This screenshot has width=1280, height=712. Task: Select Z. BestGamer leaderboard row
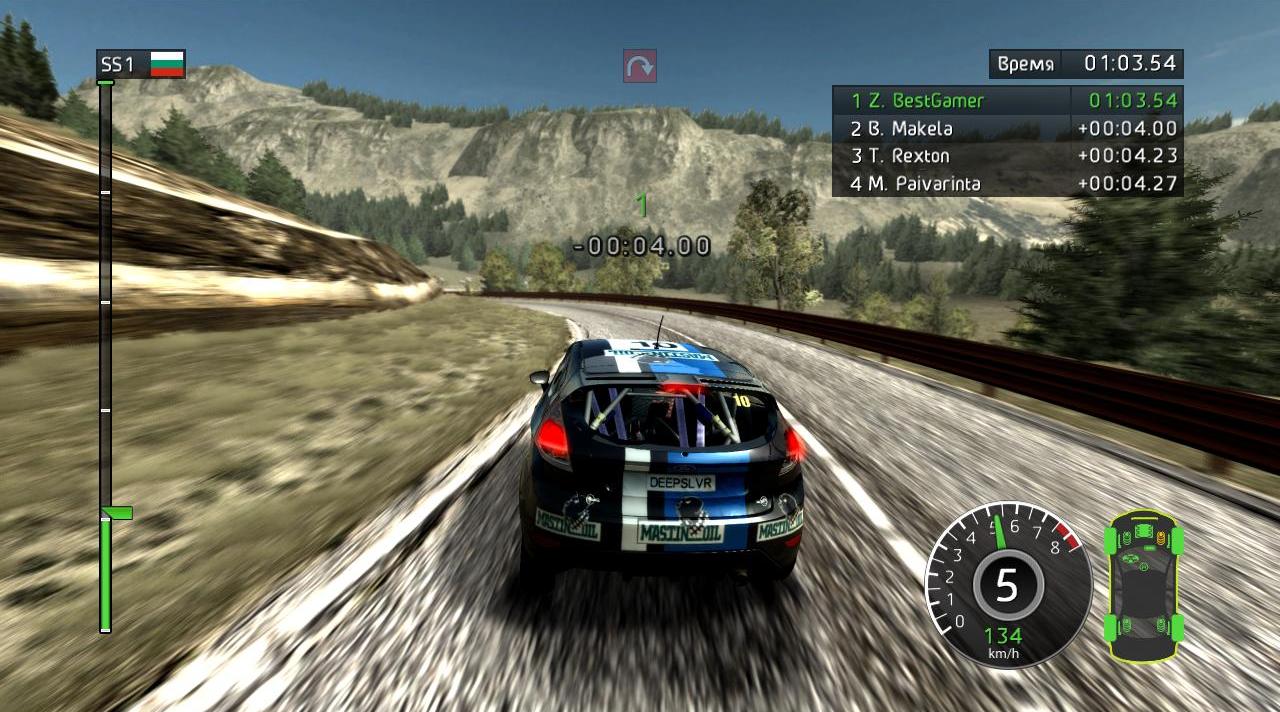coord(1007,100)
